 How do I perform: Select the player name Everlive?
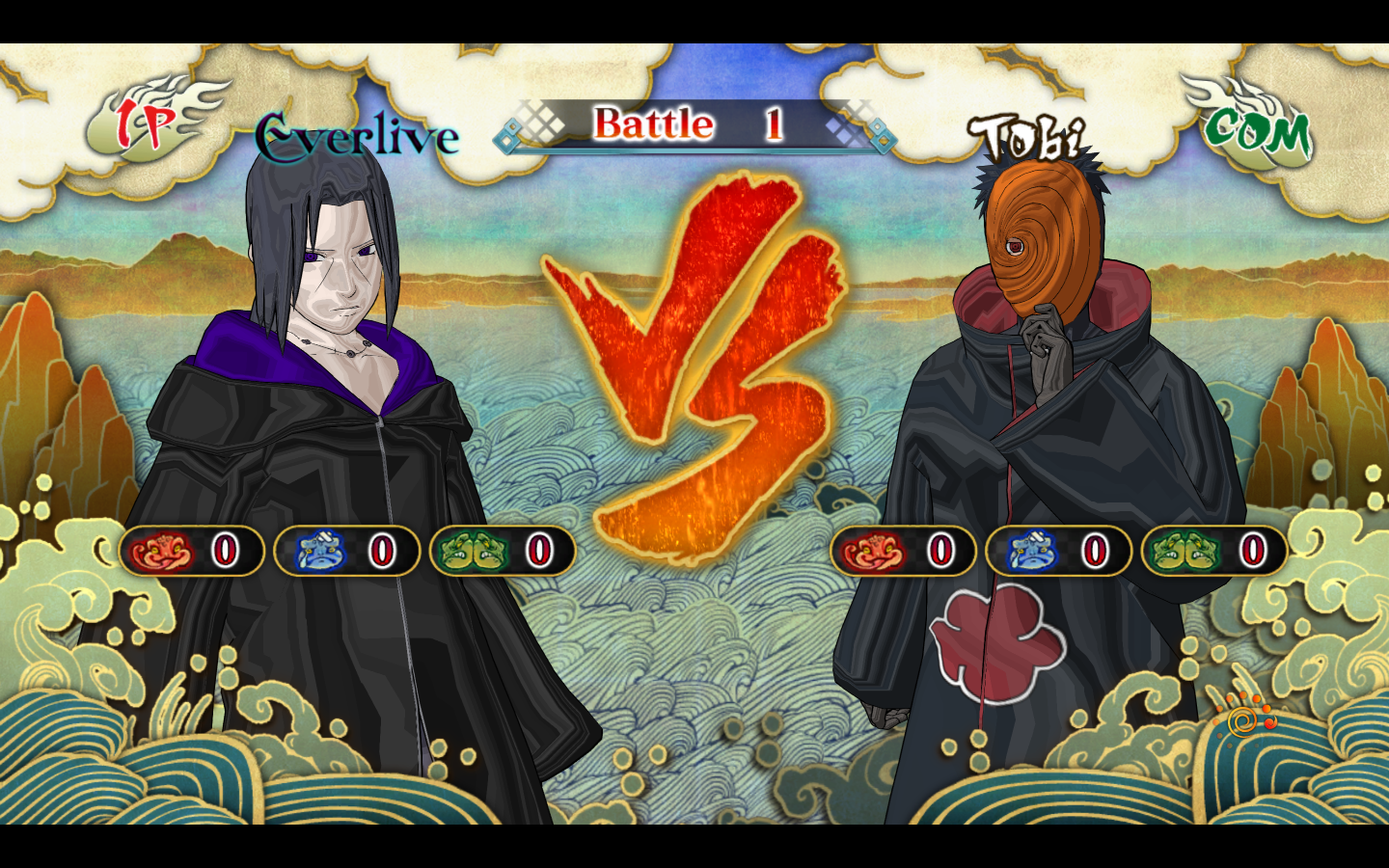point(354,135)
